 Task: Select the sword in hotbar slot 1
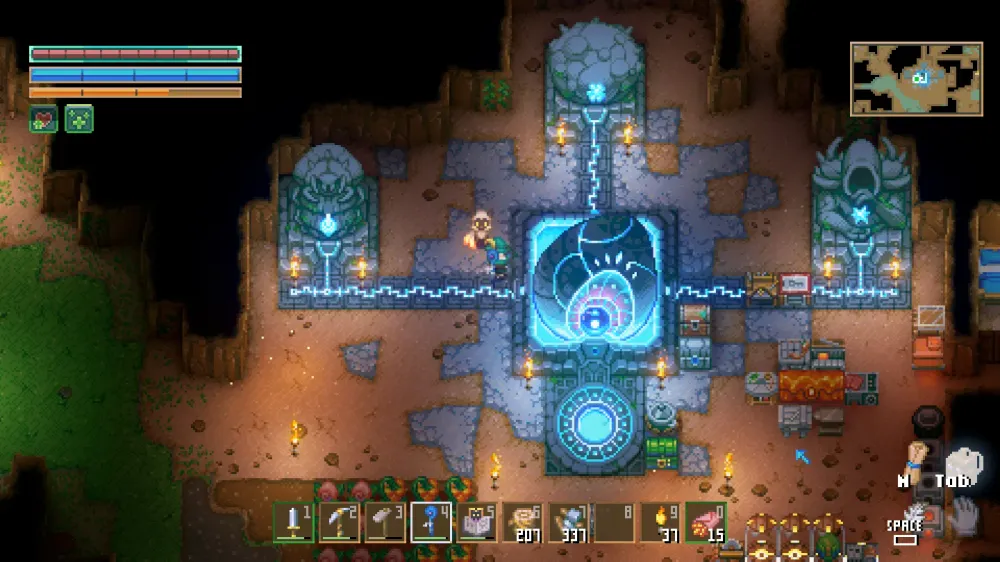click(294, 522)
